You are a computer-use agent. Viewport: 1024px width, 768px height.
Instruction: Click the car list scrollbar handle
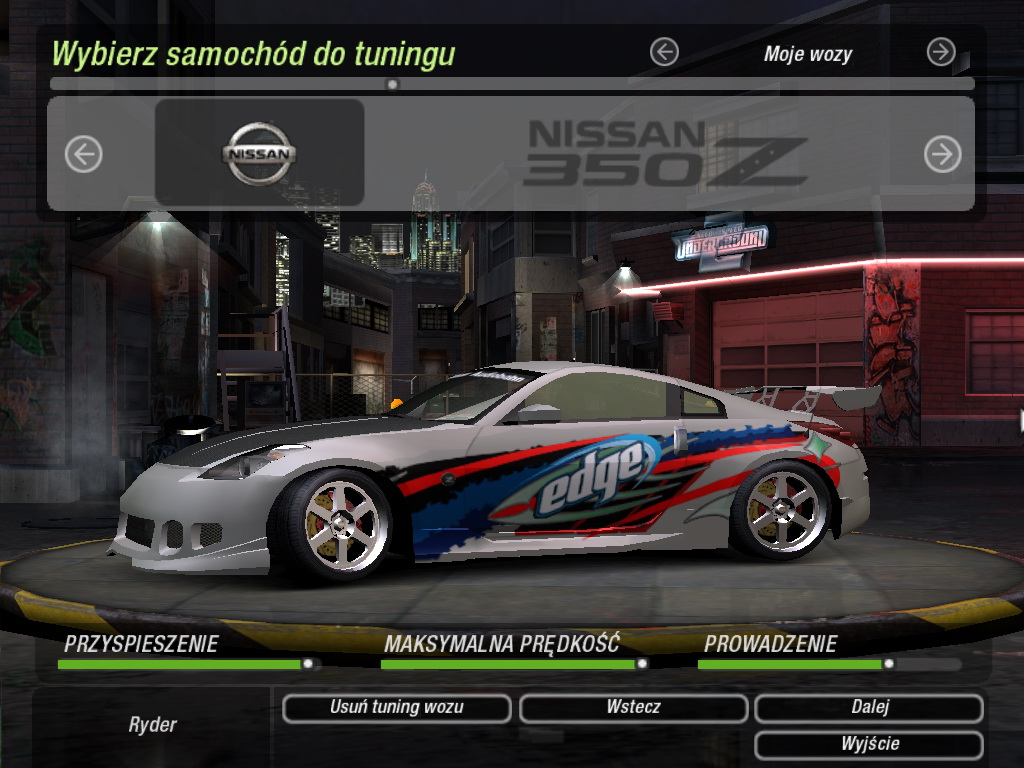pyautogui.click(x=392, y=85)
